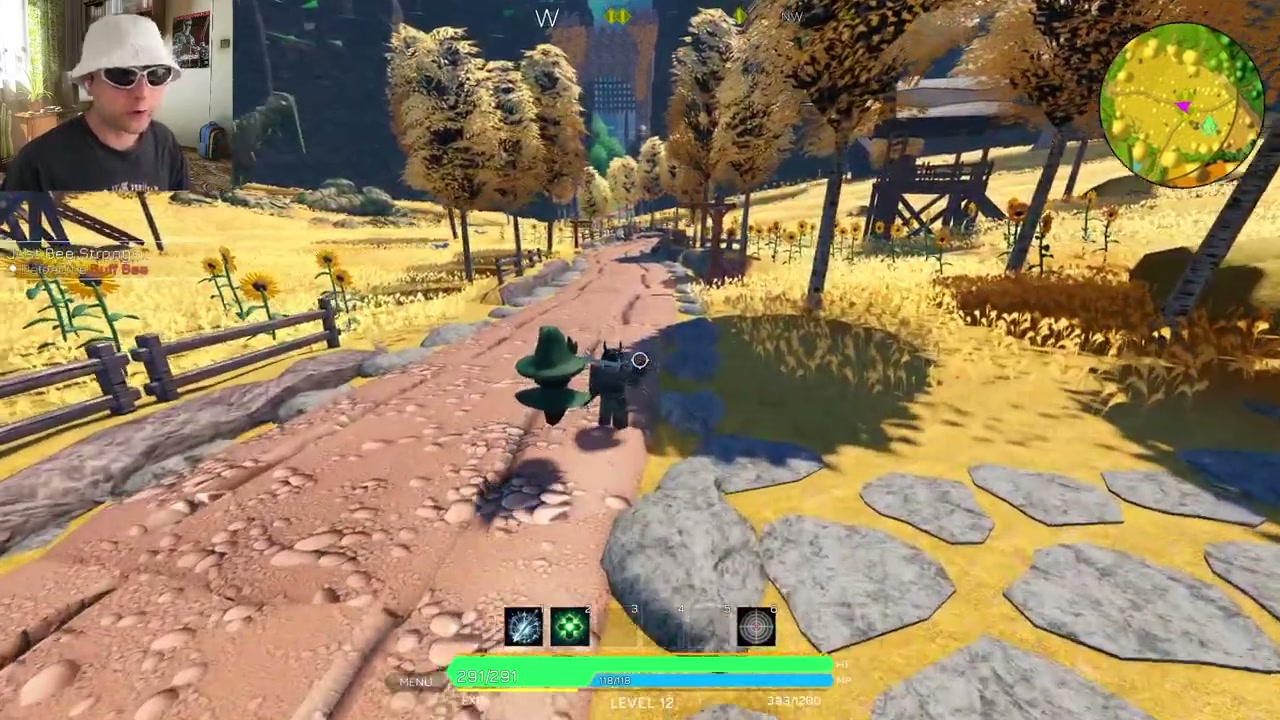
Task: Expand the hotbar skill details
Action: tap(640, 625)
